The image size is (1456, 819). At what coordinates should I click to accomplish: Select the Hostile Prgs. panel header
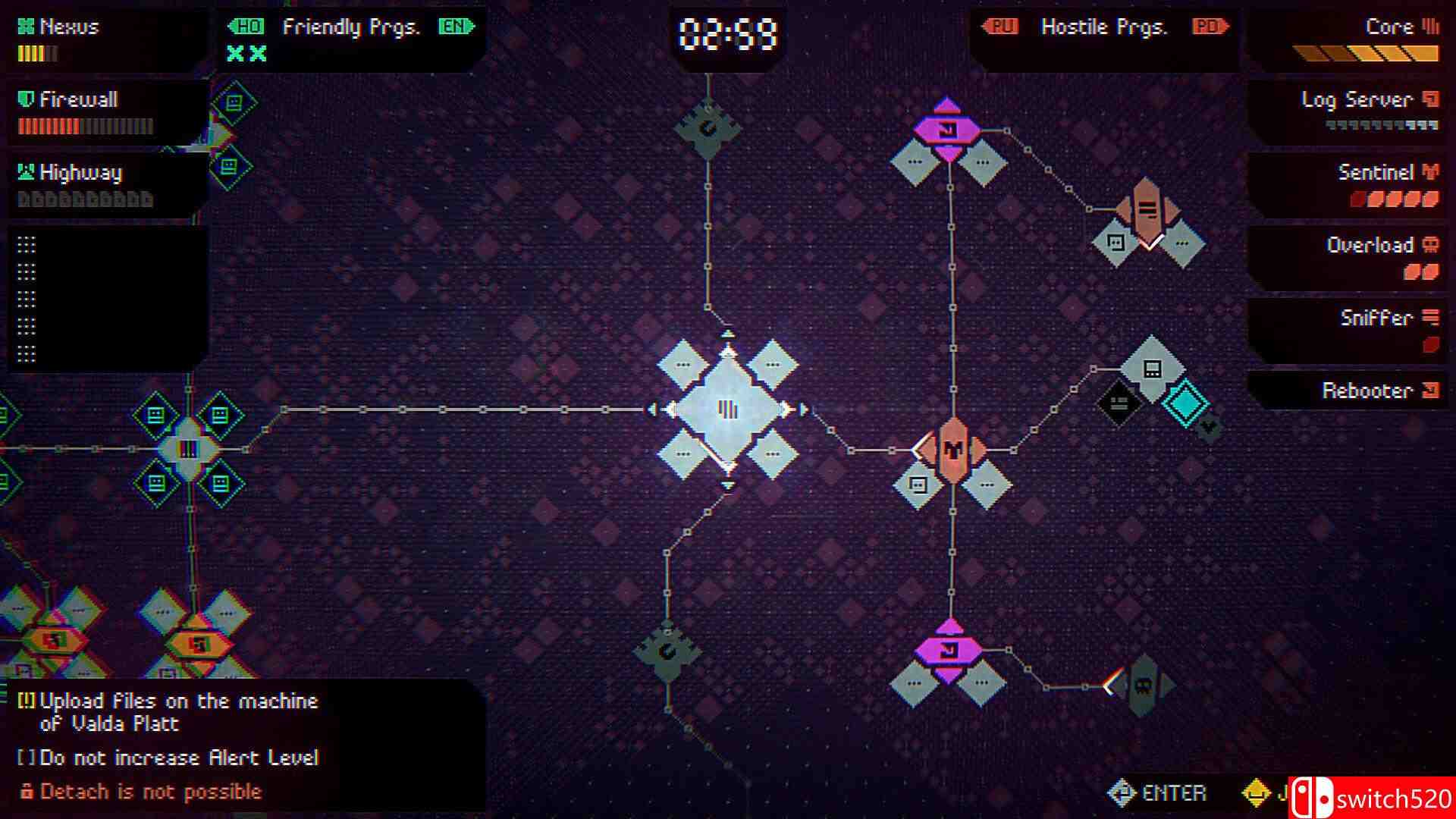tap(1106, 27)
